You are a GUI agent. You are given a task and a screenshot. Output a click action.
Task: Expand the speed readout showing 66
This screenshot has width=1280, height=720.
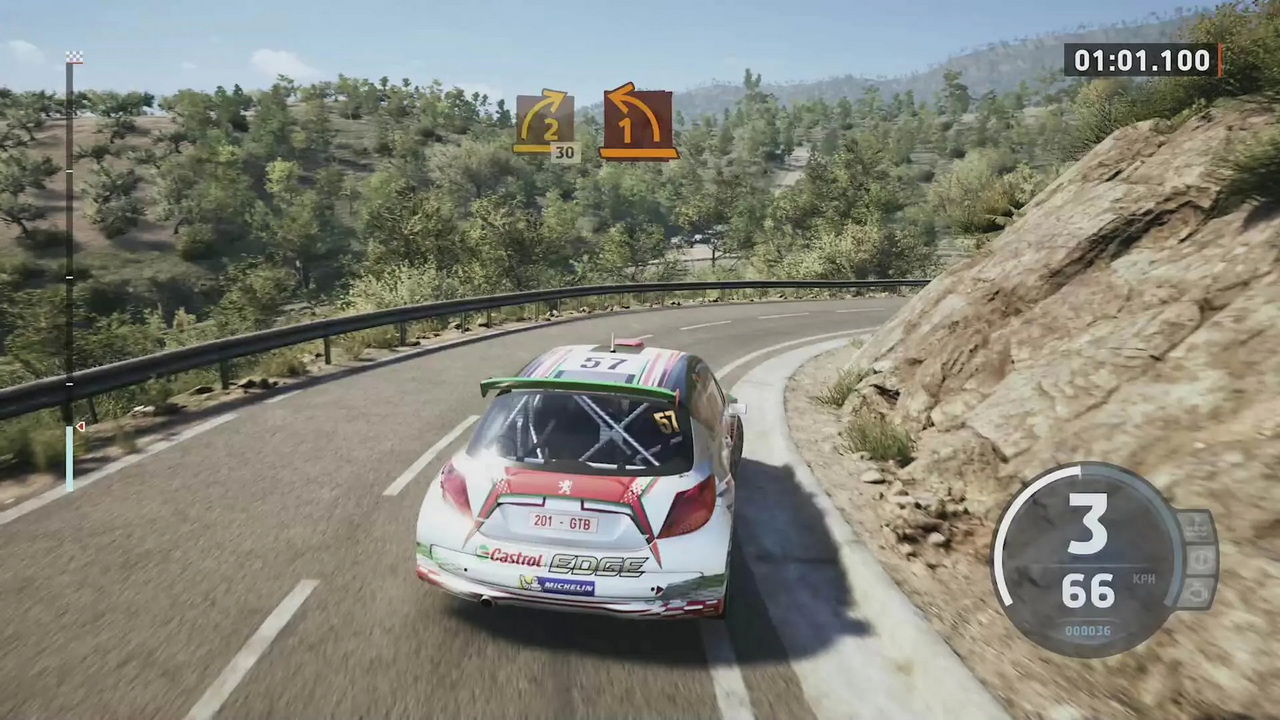tap(1088, 591)
